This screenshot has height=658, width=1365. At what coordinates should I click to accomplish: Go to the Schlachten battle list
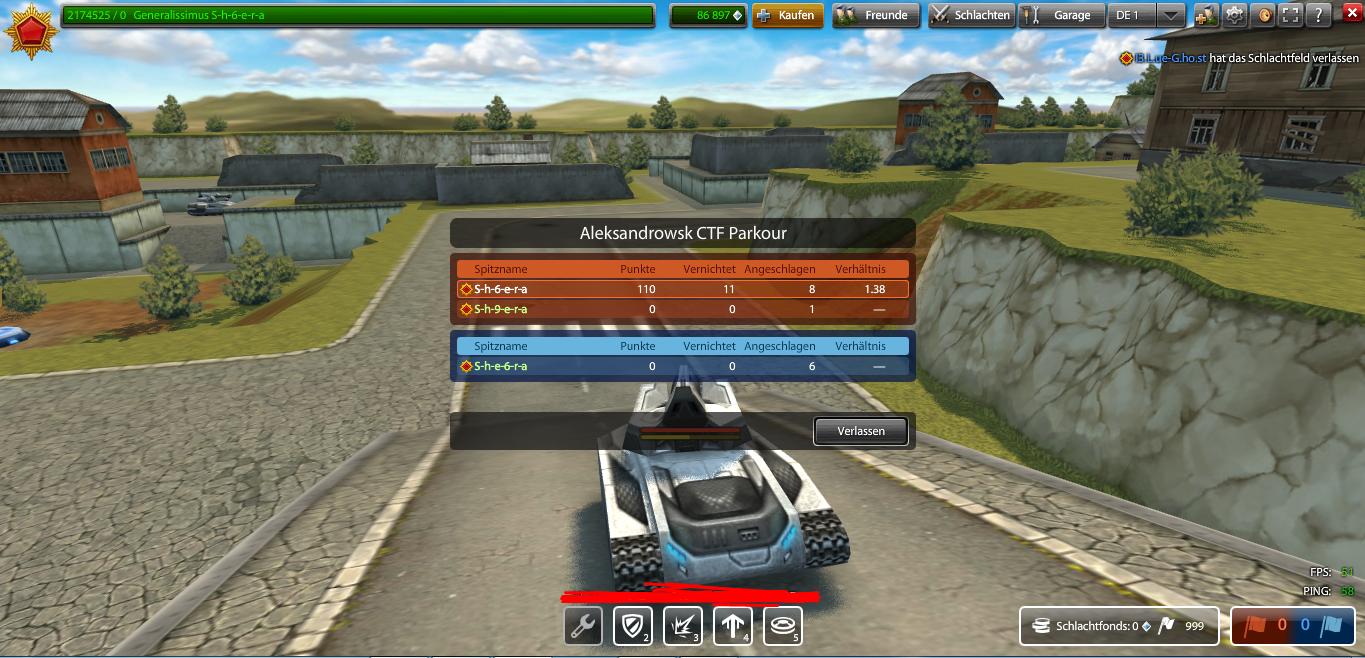click(971, 15)
